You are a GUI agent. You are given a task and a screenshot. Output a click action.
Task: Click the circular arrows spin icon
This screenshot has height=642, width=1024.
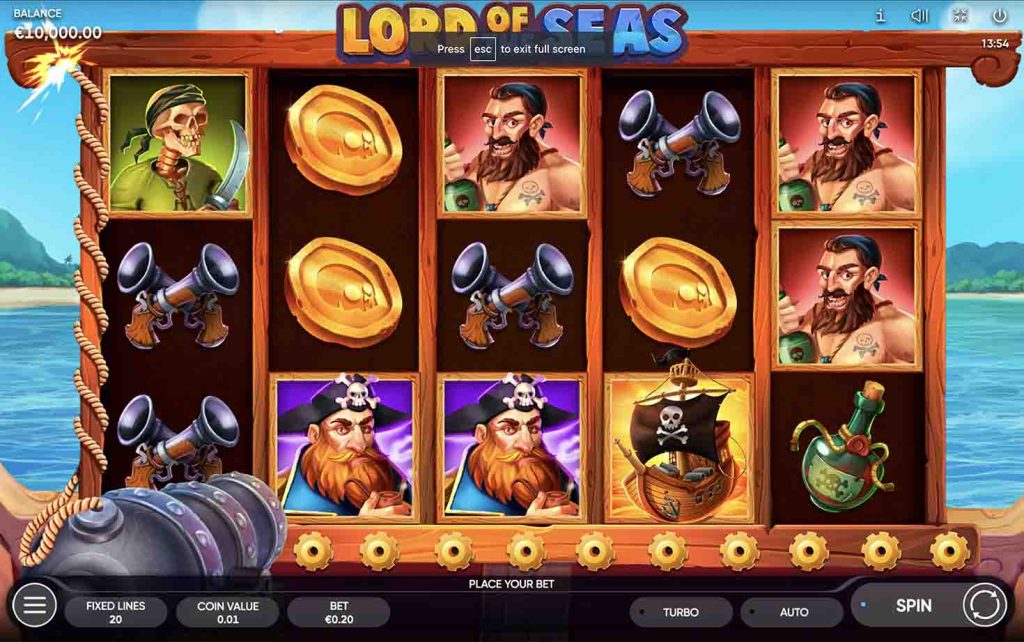985,605
